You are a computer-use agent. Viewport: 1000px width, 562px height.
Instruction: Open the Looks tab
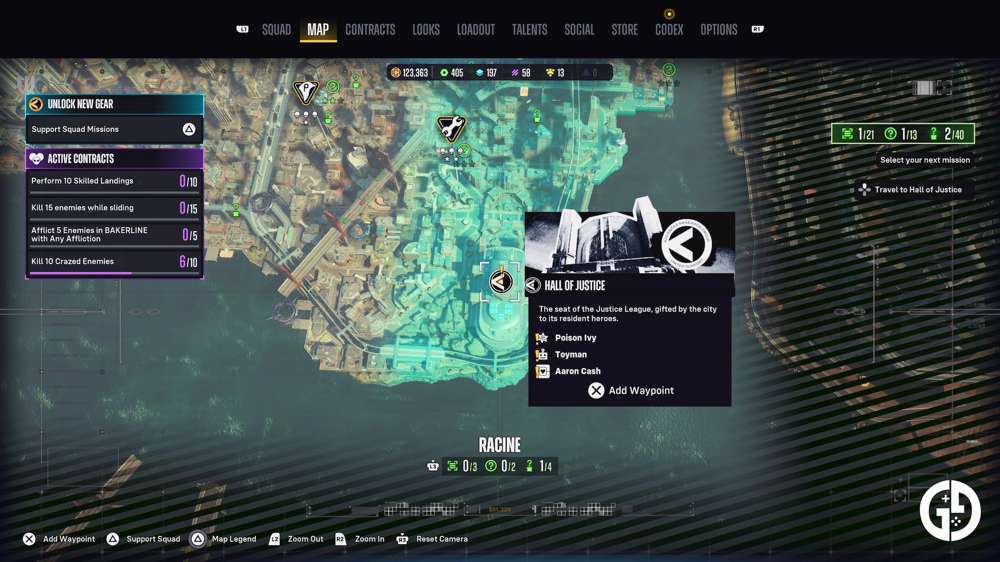426,30
